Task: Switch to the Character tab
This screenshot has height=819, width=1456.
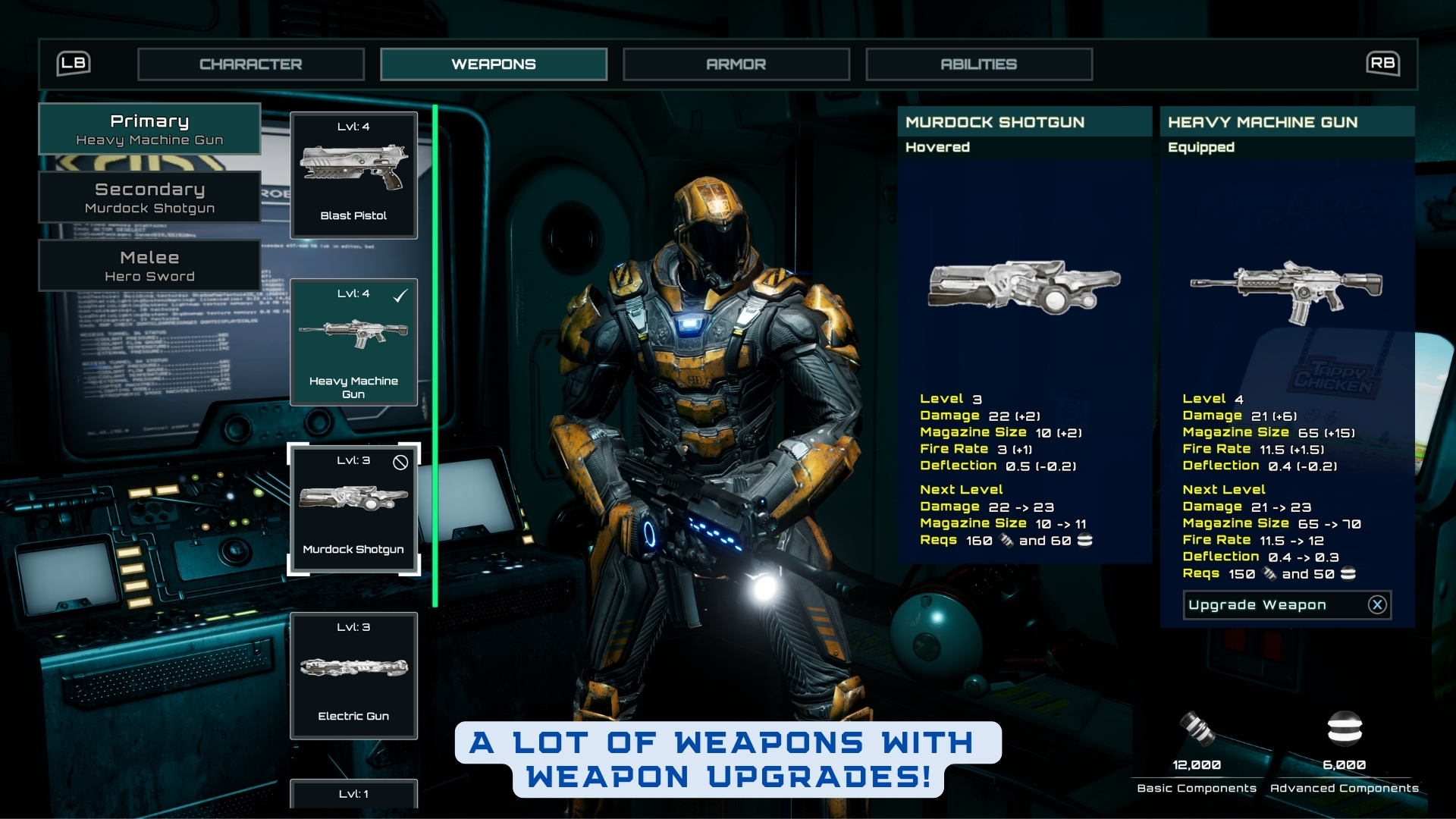Action: [x=251, y=64]
